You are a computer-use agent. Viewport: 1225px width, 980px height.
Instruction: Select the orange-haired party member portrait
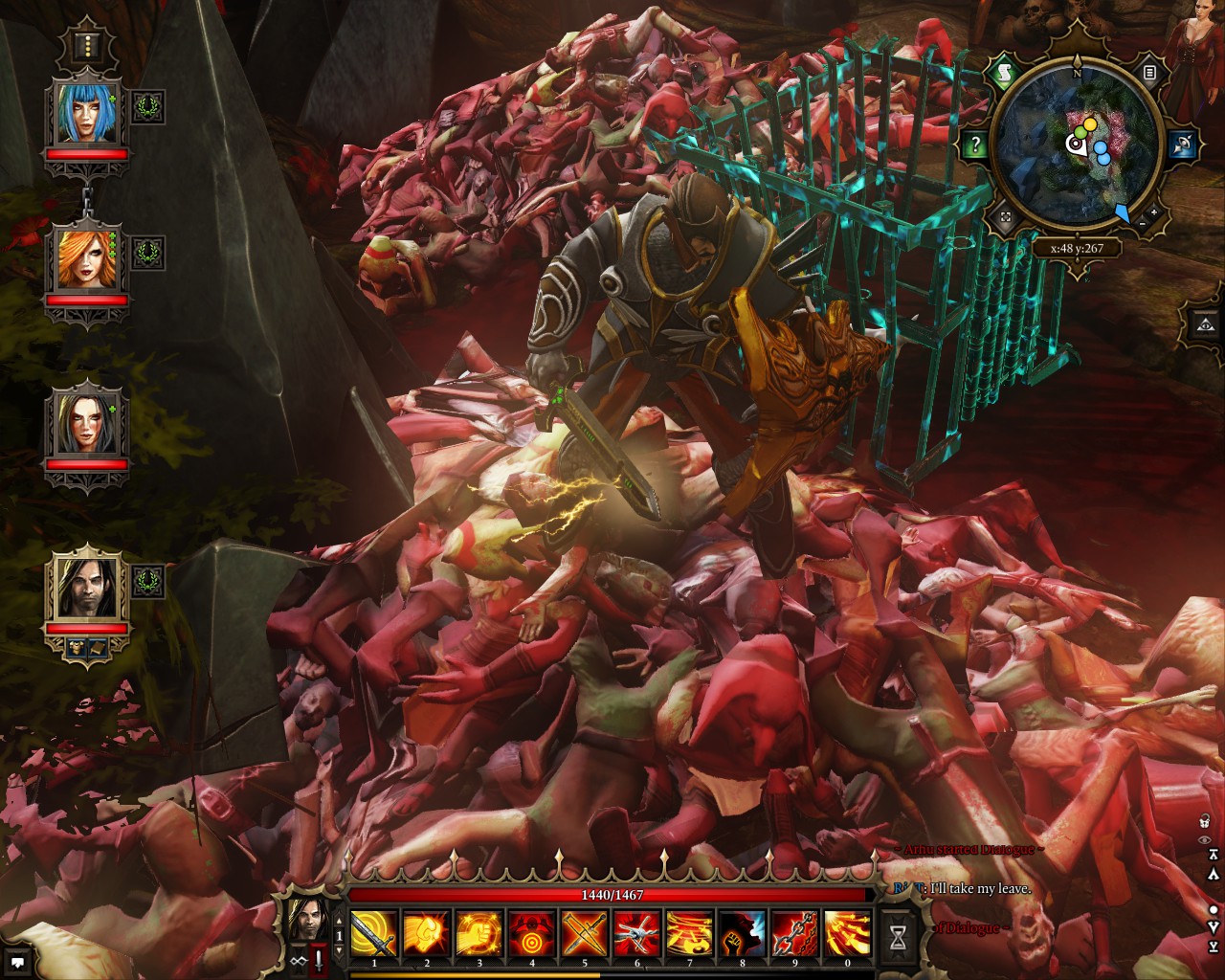click(87, 258)
